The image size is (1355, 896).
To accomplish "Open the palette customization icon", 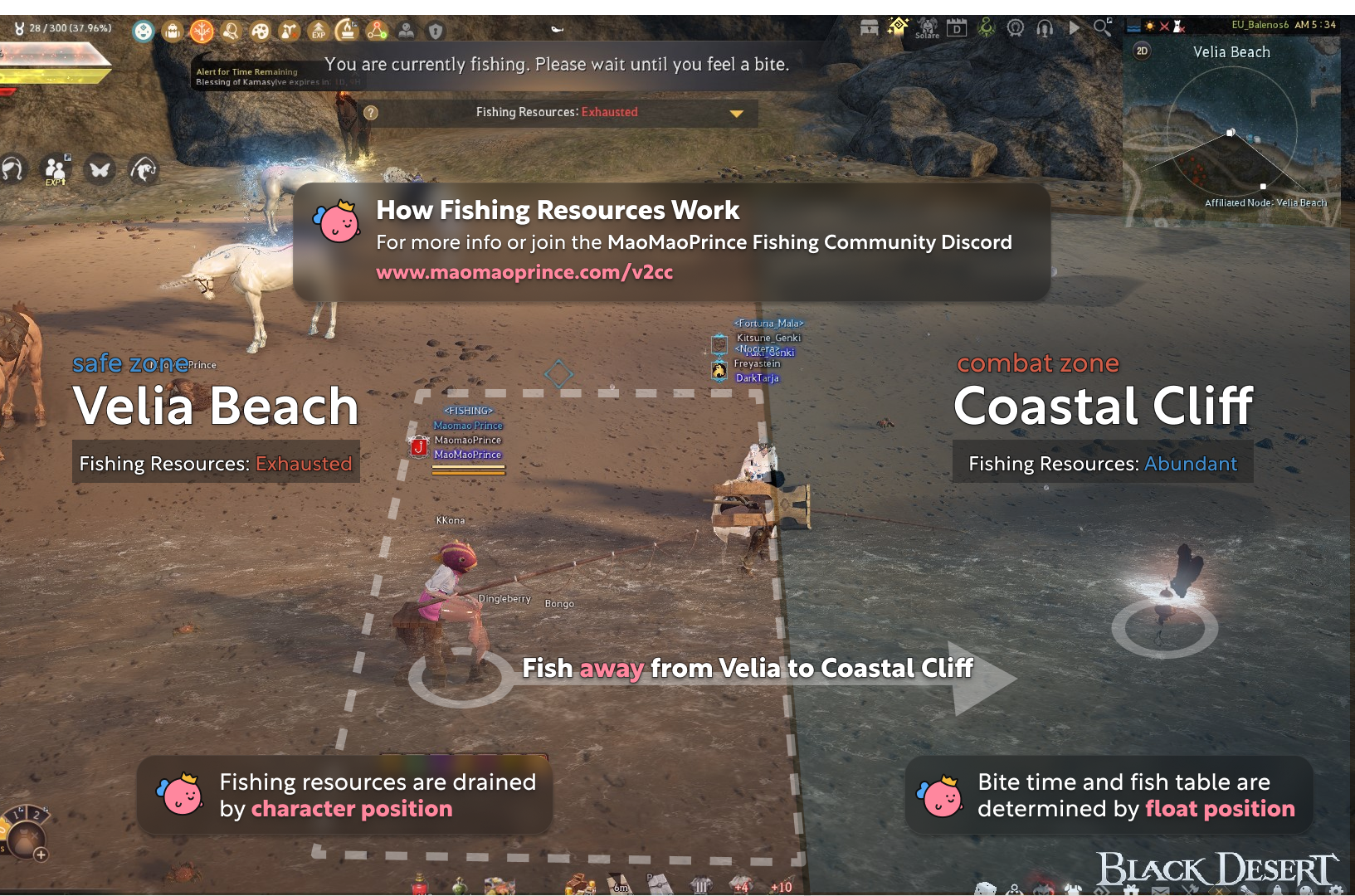I will (261, 30).
